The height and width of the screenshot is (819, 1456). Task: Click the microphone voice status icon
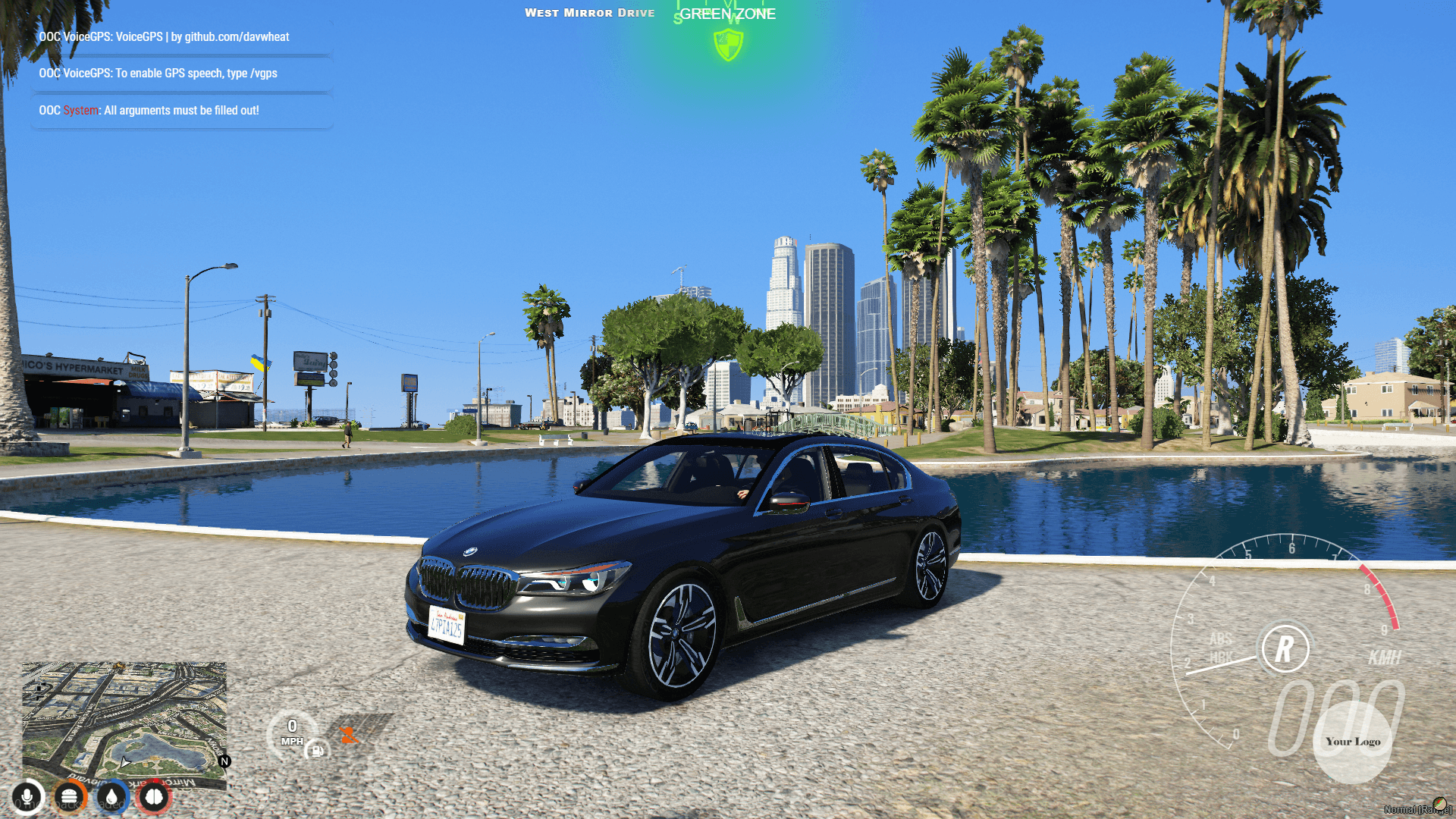pyautogui.click(x=28, y=797)
